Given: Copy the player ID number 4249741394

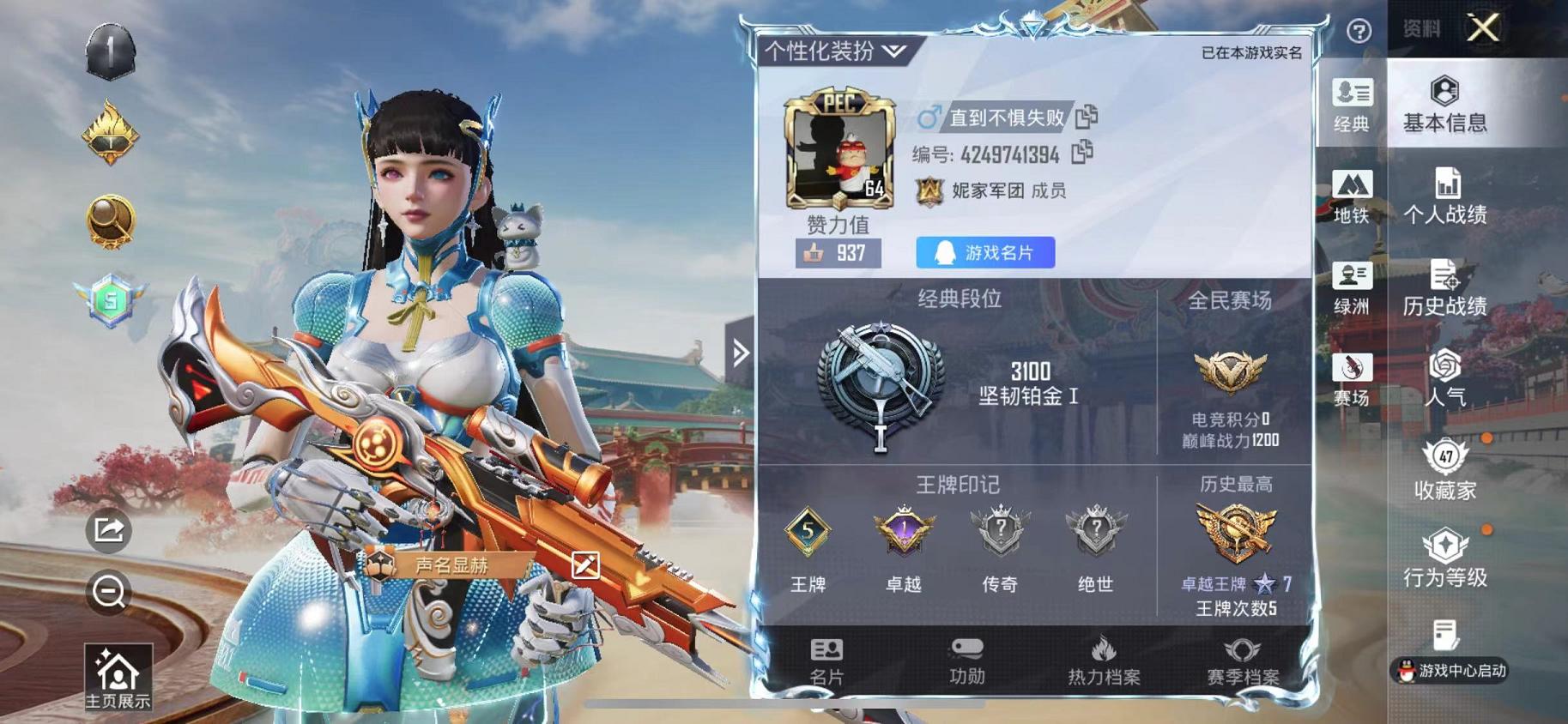Looking at the screenshot, I should point(1082,153).
